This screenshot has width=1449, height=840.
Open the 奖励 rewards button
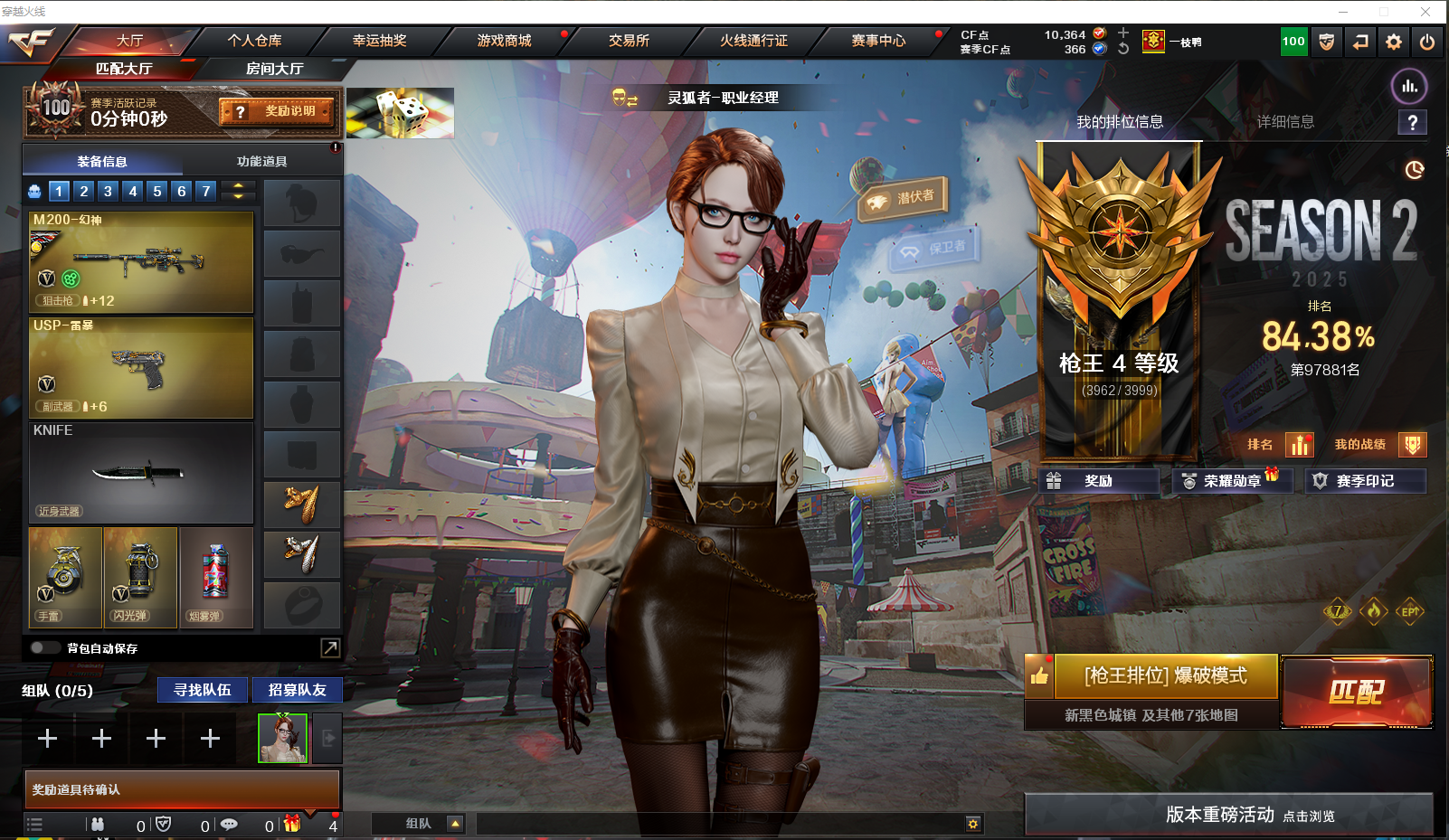tap(1098, 481)
